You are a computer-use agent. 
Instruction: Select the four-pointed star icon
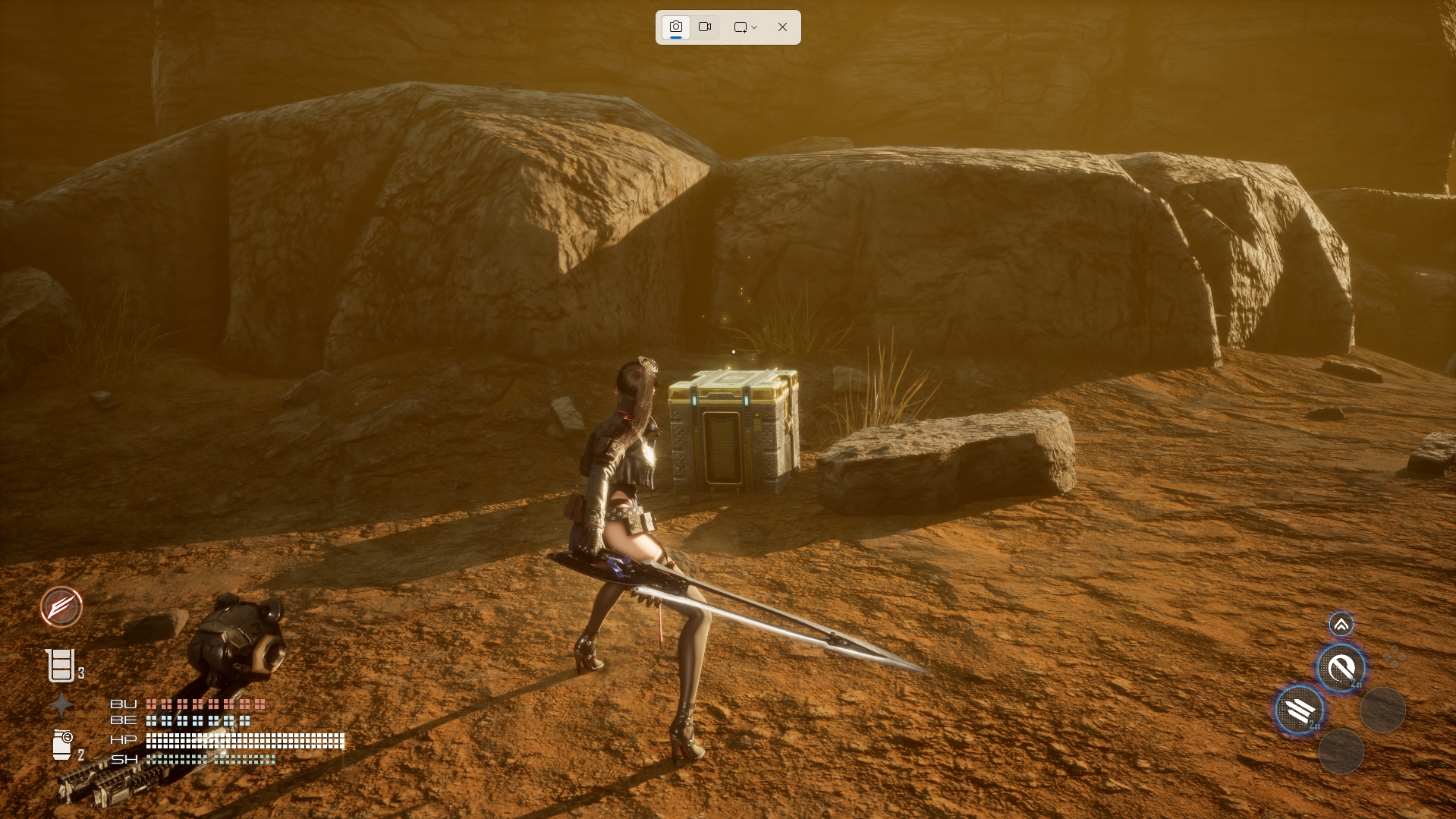click(x=61, y=705)
